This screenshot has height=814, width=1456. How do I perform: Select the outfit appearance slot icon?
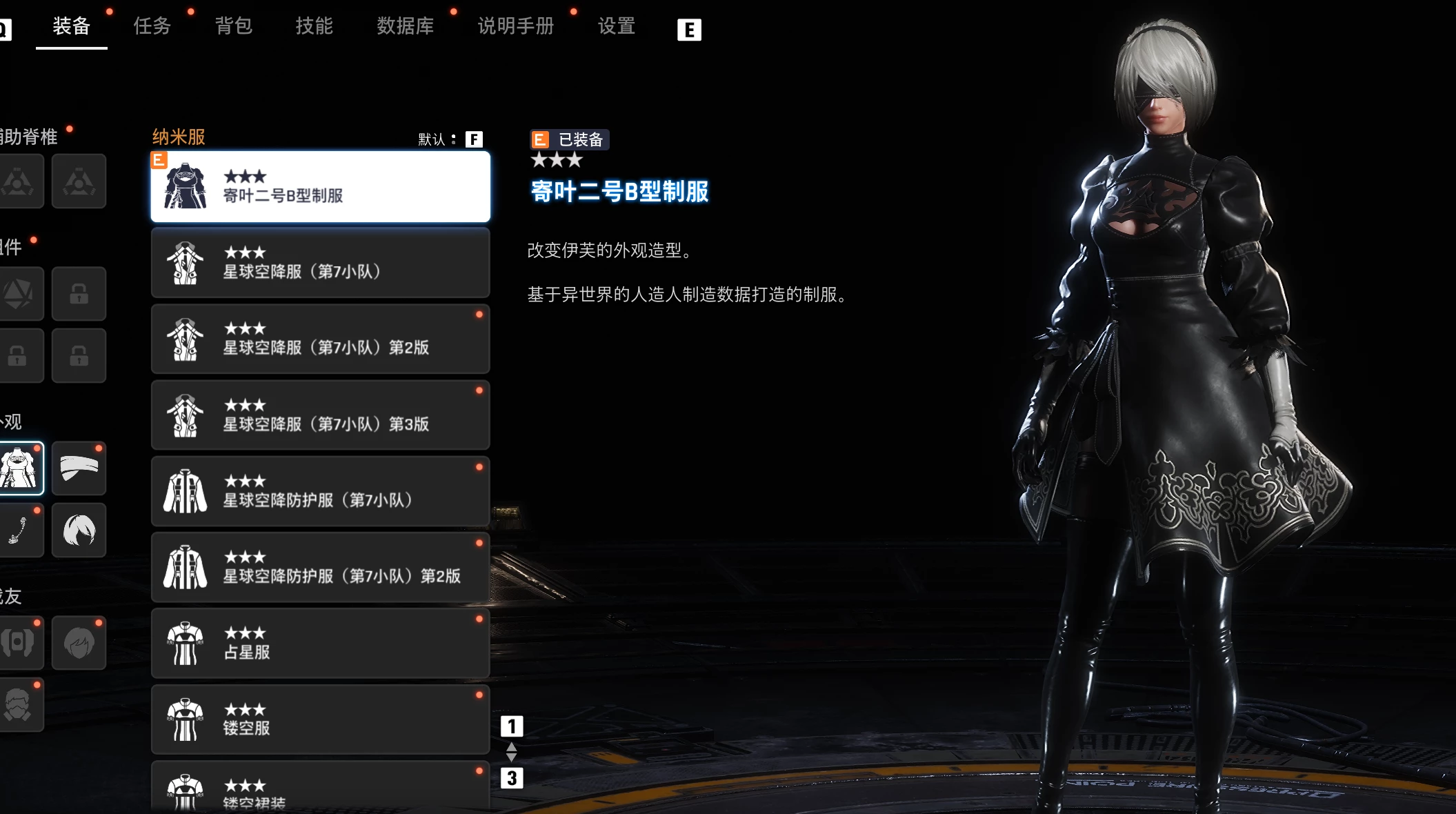point(21,468)
